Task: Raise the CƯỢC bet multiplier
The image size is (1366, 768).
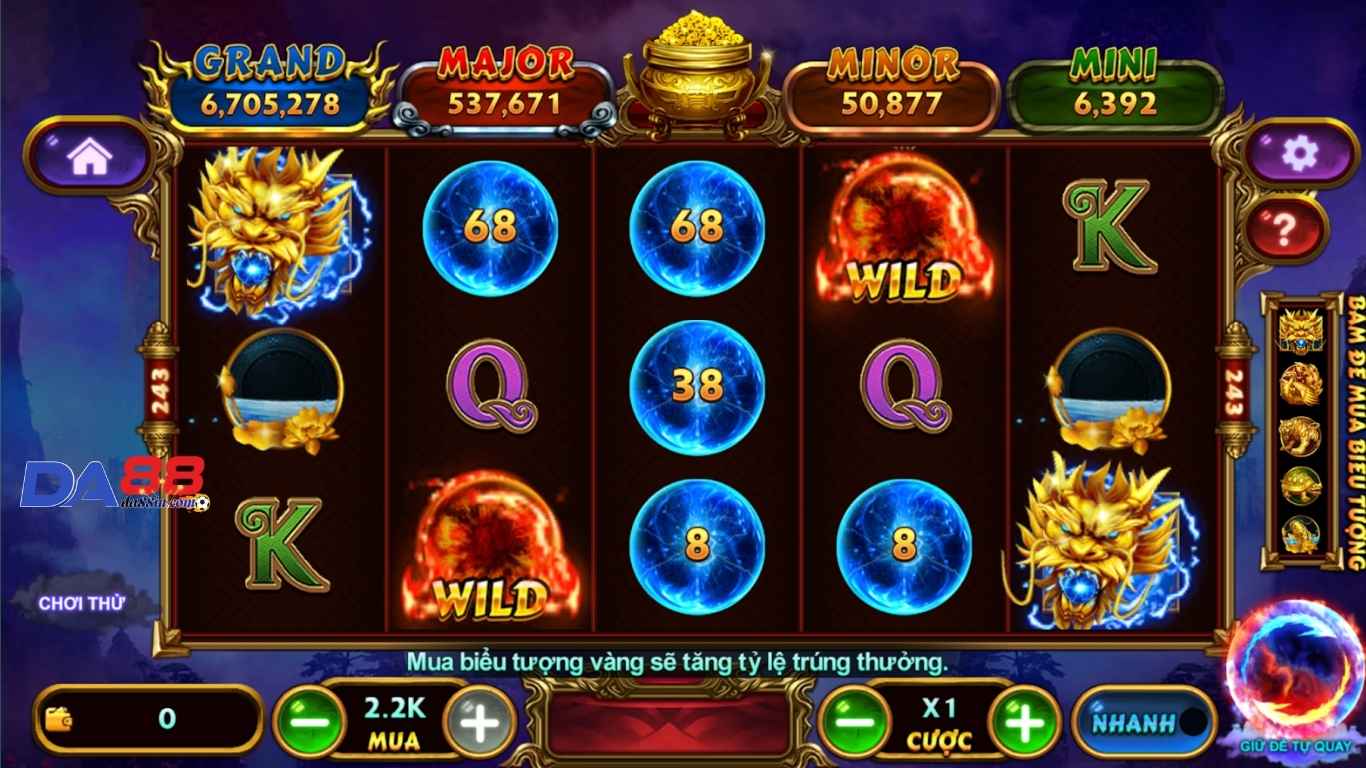Action: click(1024, 720)
